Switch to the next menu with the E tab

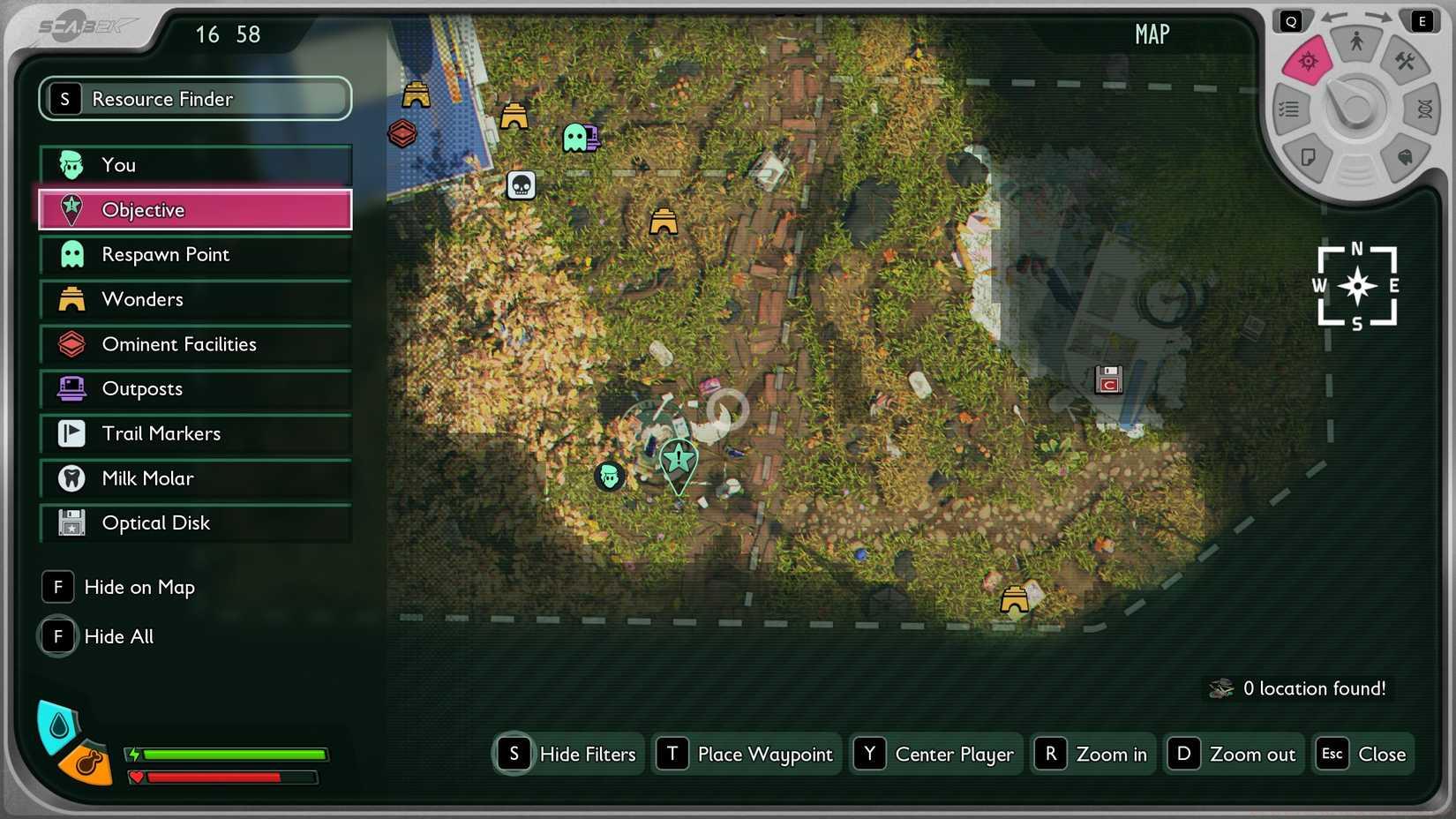pos(1423,21)
